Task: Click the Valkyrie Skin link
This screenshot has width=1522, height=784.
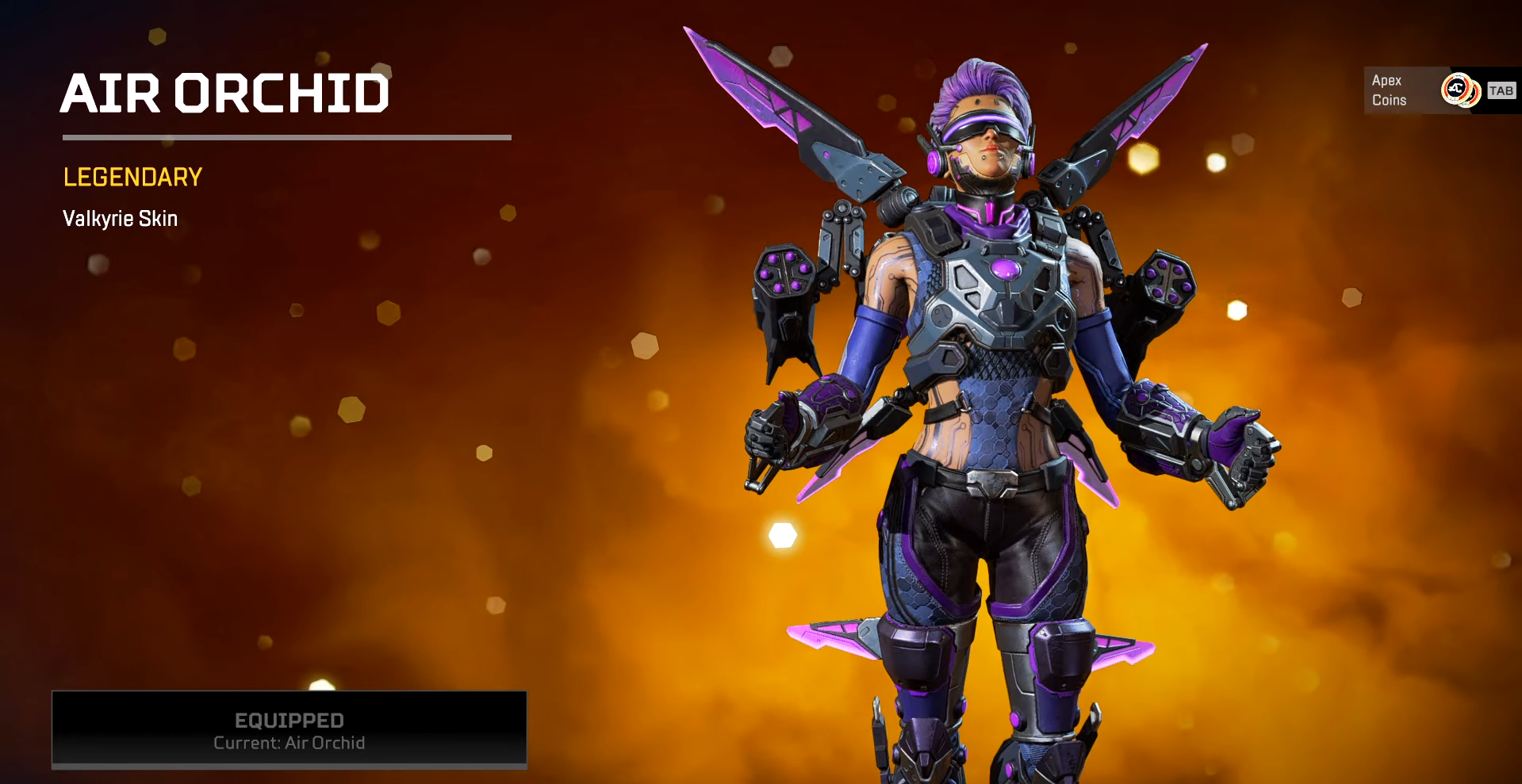Action: point(120,219)
